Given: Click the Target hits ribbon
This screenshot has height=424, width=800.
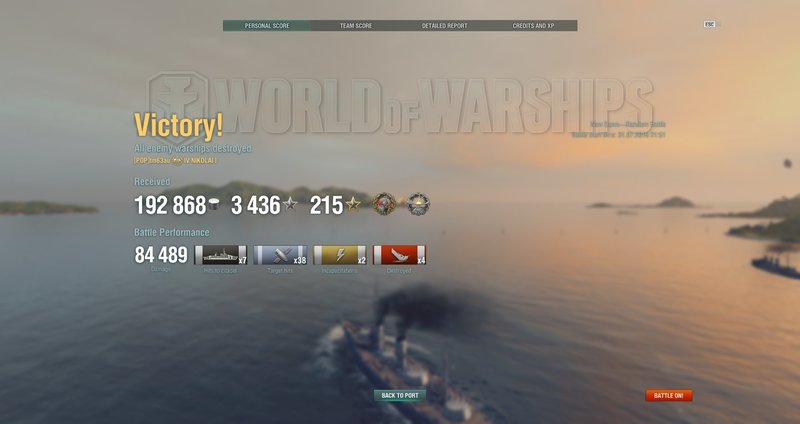Looking at the screenshot, I should [x=281, y=255].
